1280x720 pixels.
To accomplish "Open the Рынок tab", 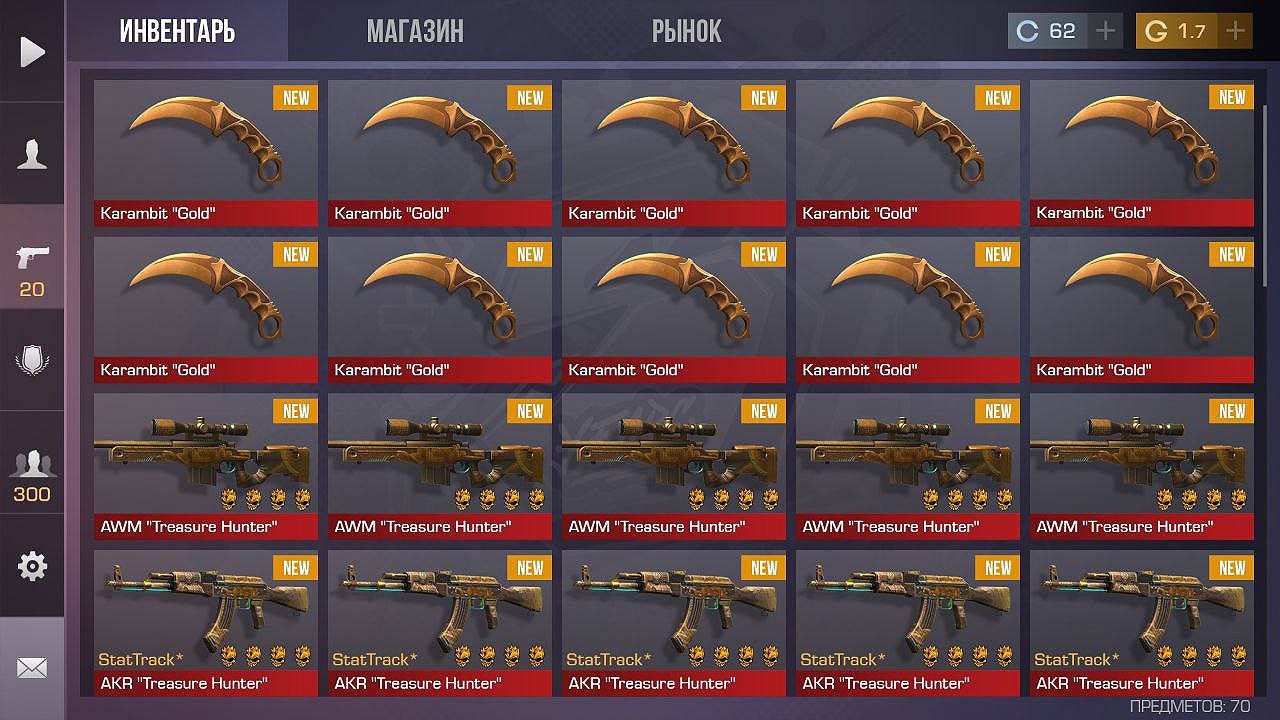I will coord(686,32).
